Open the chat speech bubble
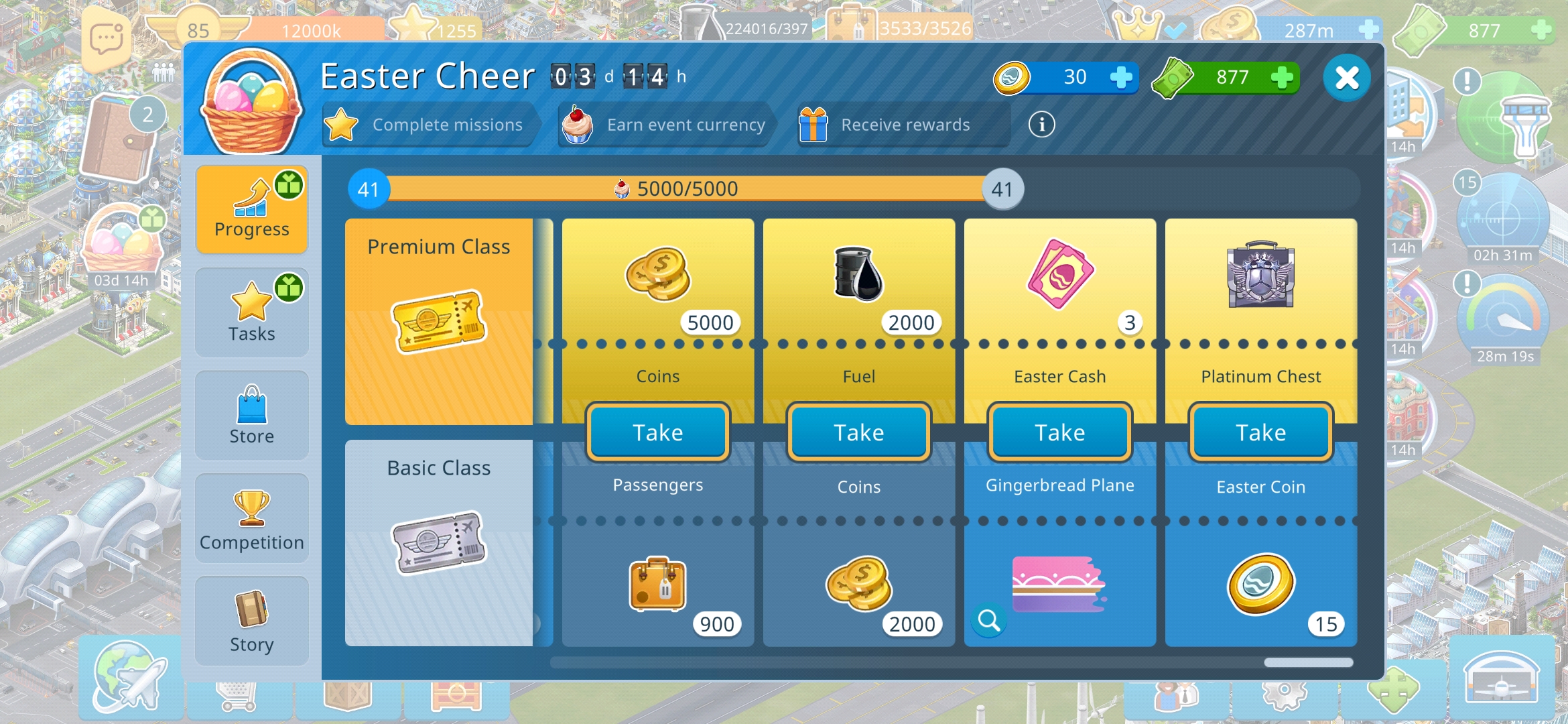 point(106,39)
